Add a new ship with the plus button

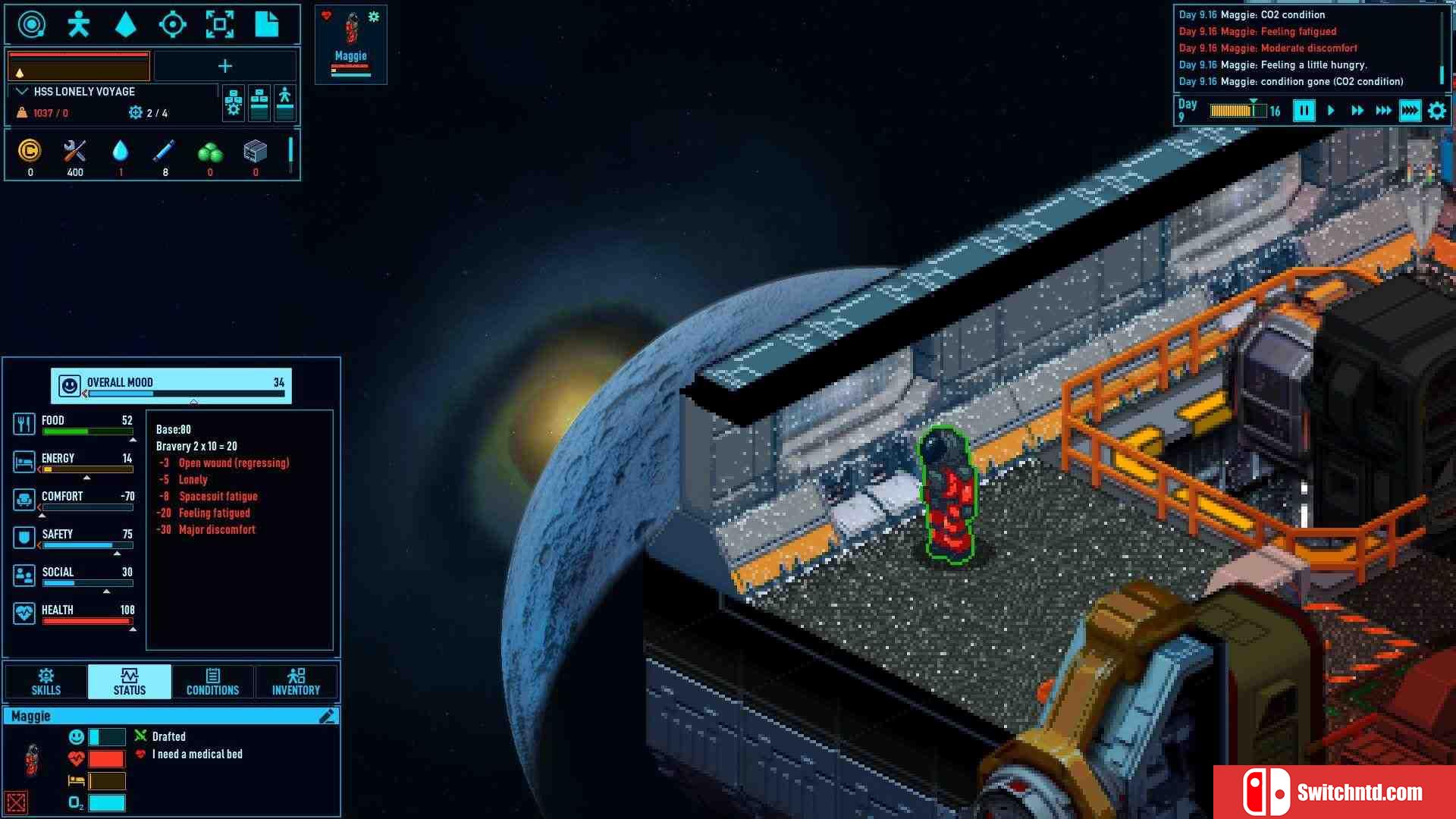[225, 67]
